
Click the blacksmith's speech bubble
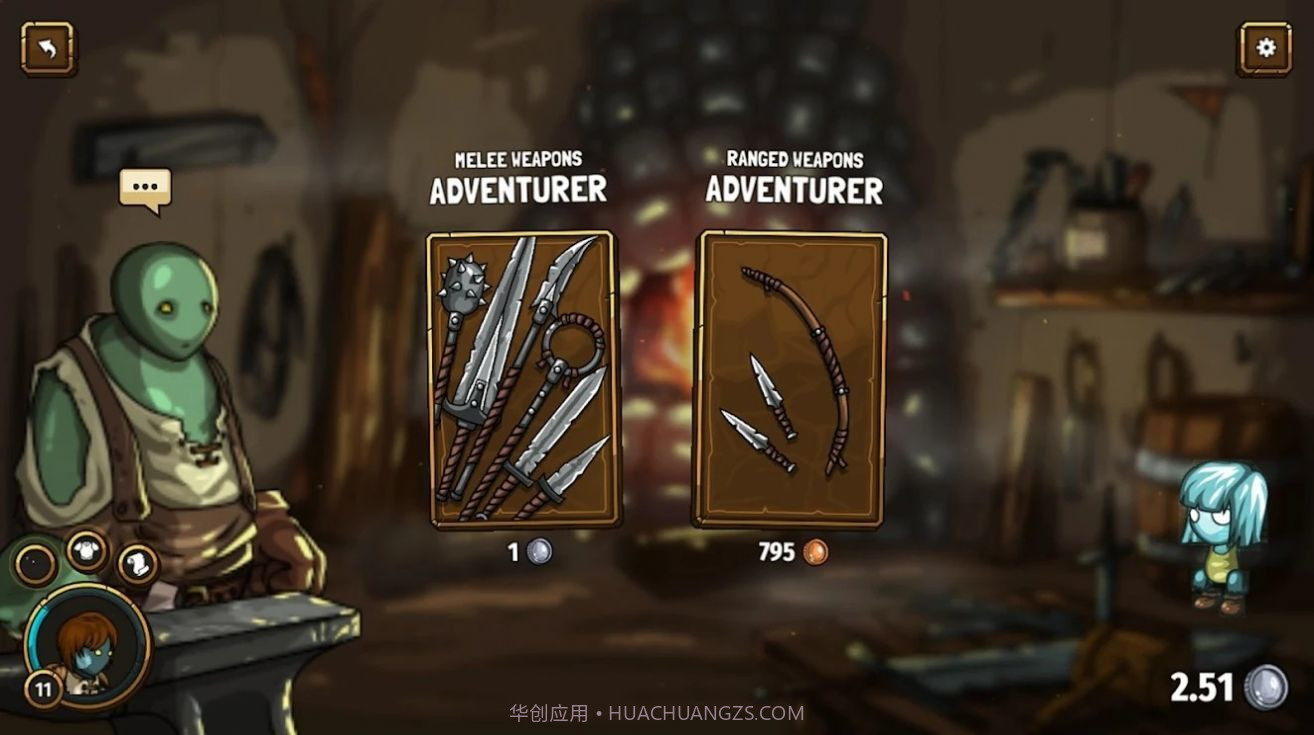click(145, 188)
